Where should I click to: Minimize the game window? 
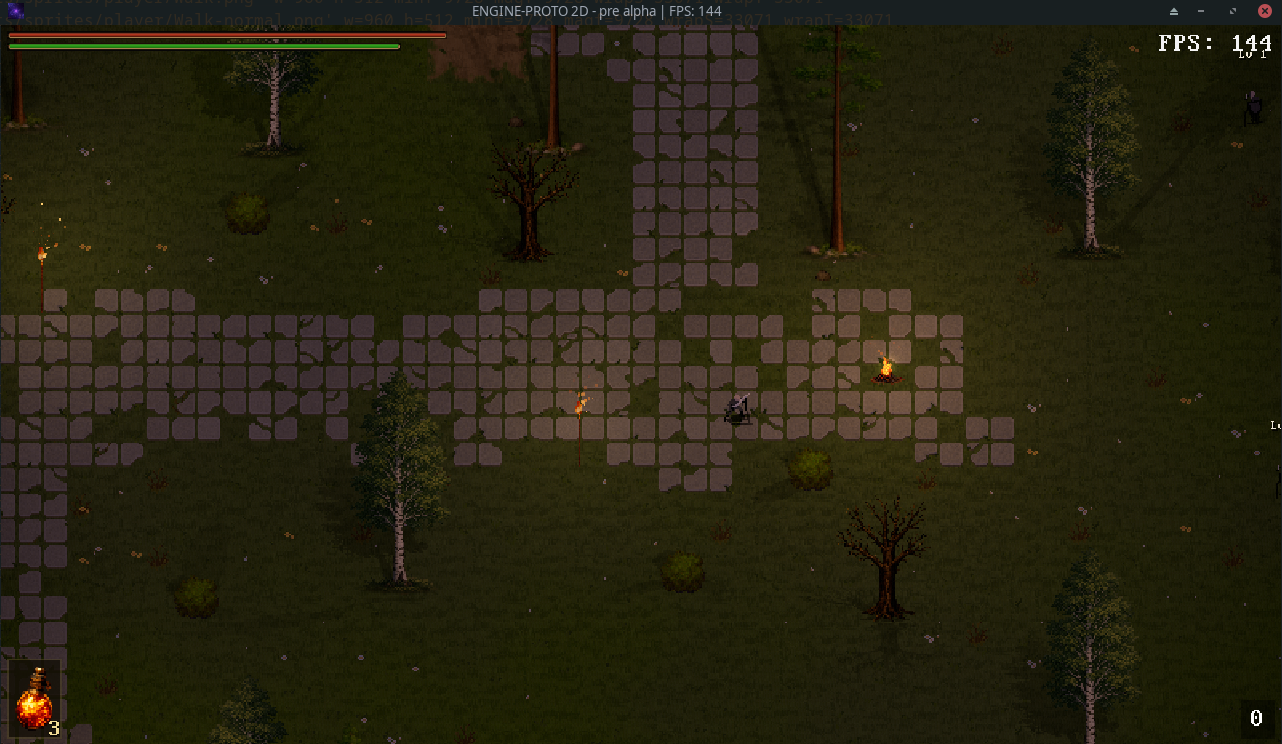point(1202,11)
